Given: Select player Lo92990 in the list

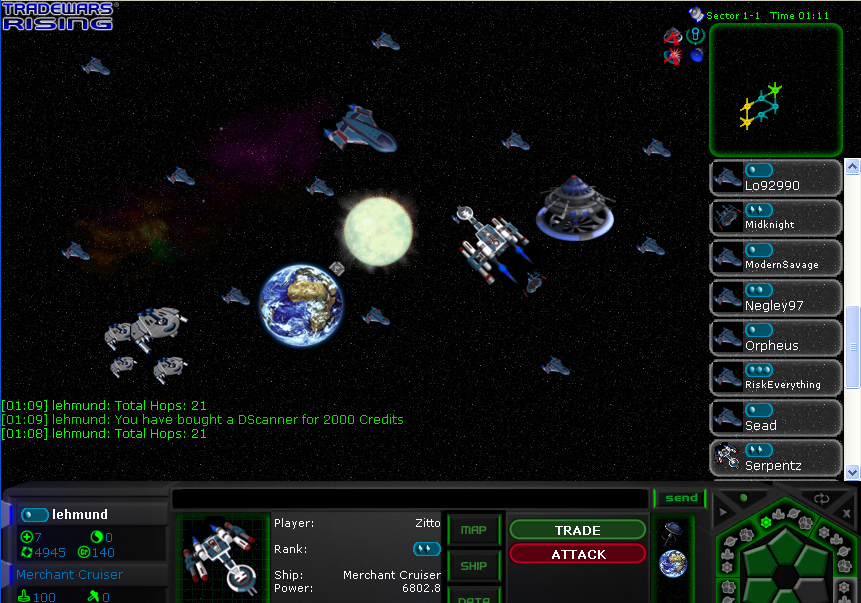Looking at the screenshot, I should [x=776, y=178].
